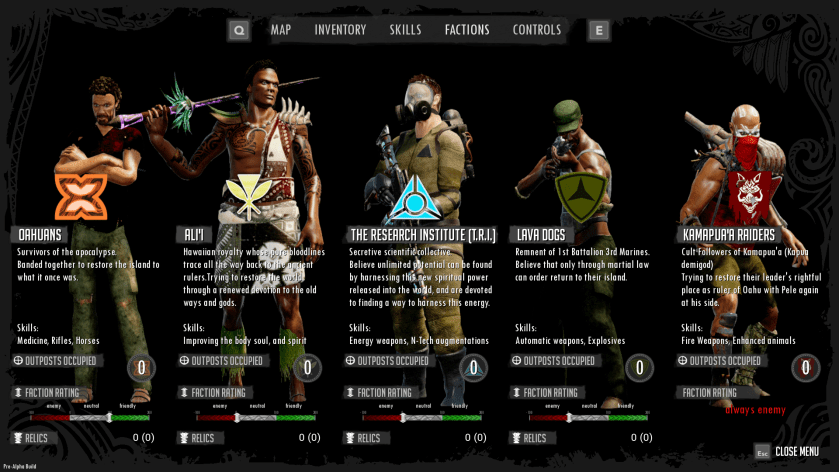Image resolution: width=839 pixels, height=472 pixels.
Task: Show the Controls tab
Action: [x=537, y=30]
